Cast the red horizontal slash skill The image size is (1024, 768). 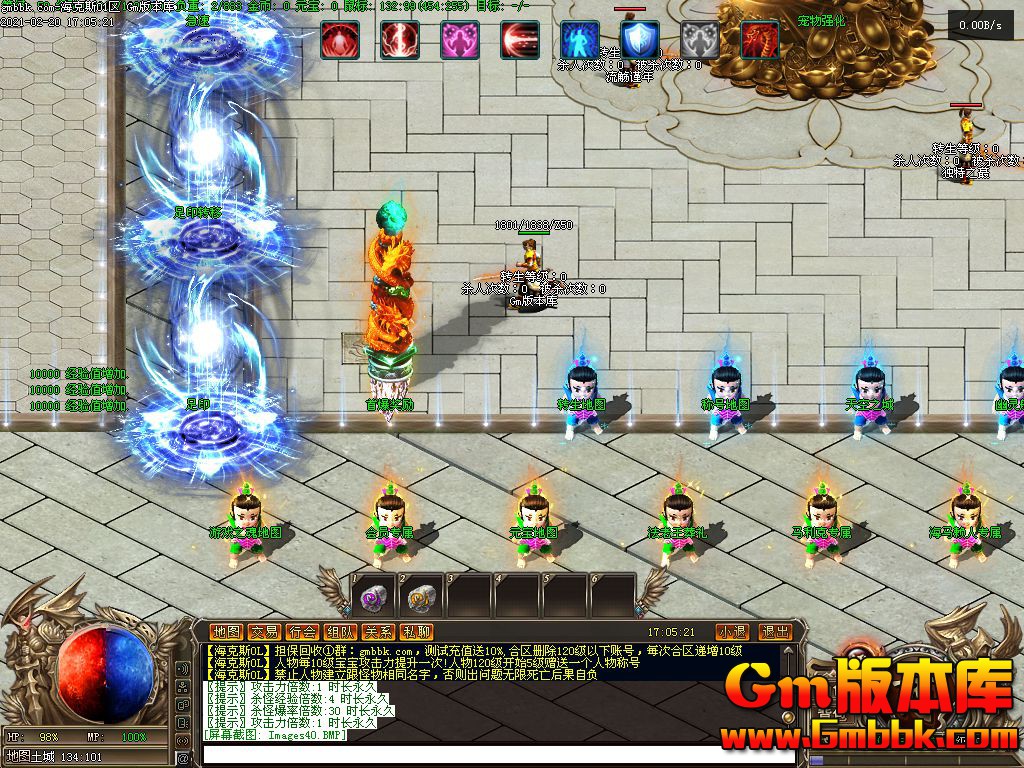520,40
